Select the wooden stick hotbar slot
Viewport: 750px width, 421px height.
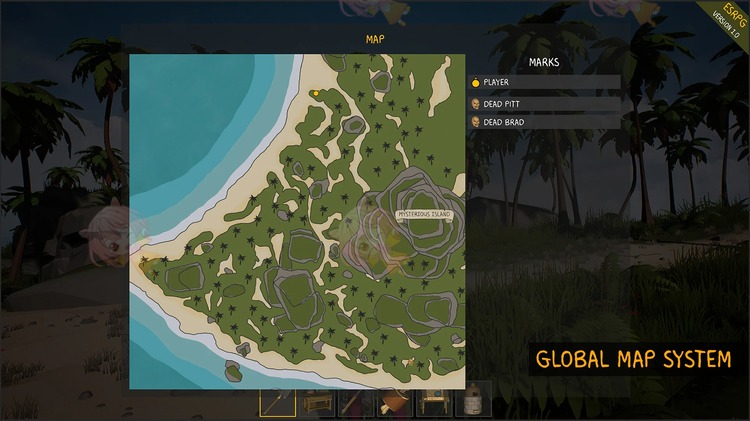[356, 402]
